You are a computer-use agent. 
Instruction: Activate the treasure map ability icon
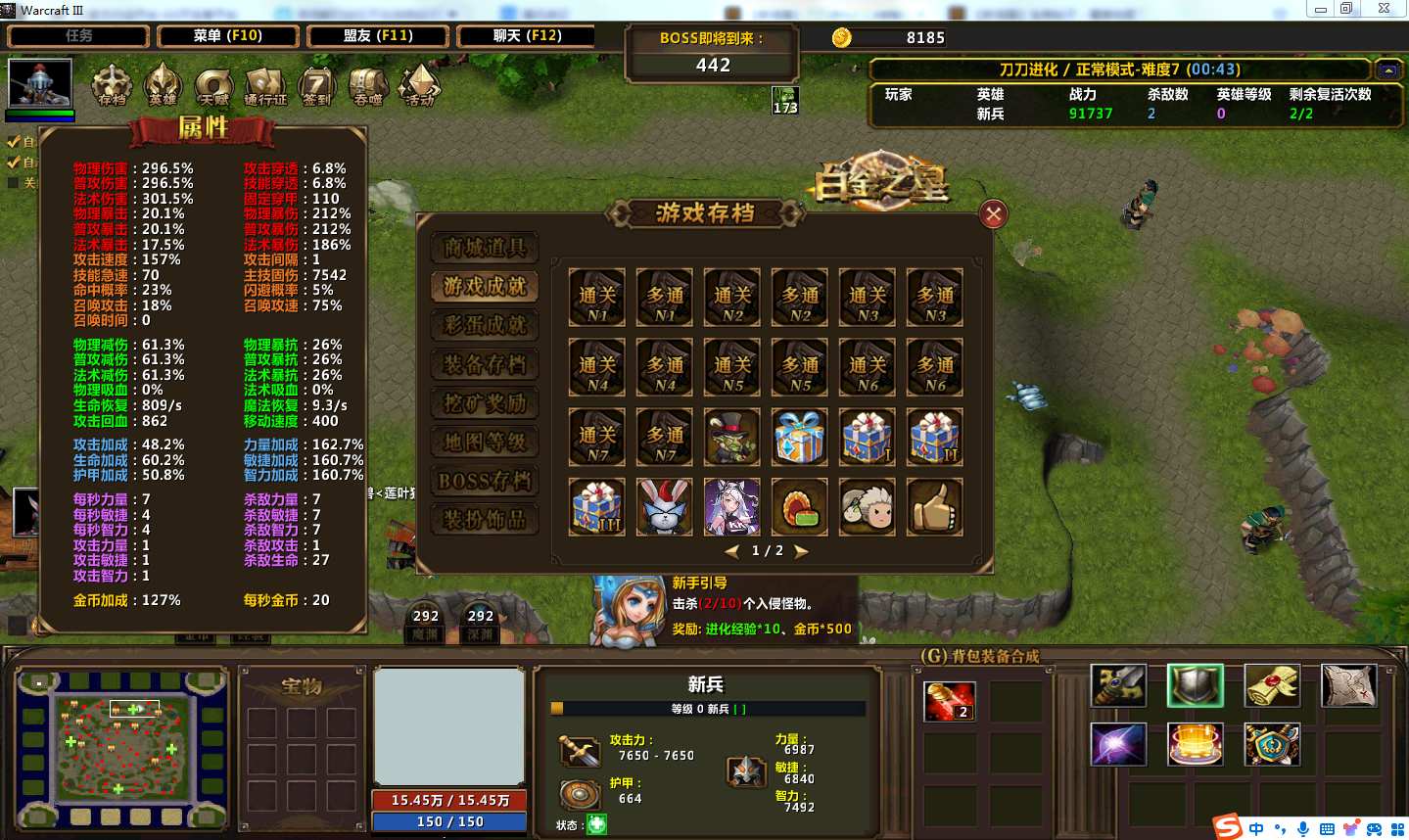[x=1348, y=685]
